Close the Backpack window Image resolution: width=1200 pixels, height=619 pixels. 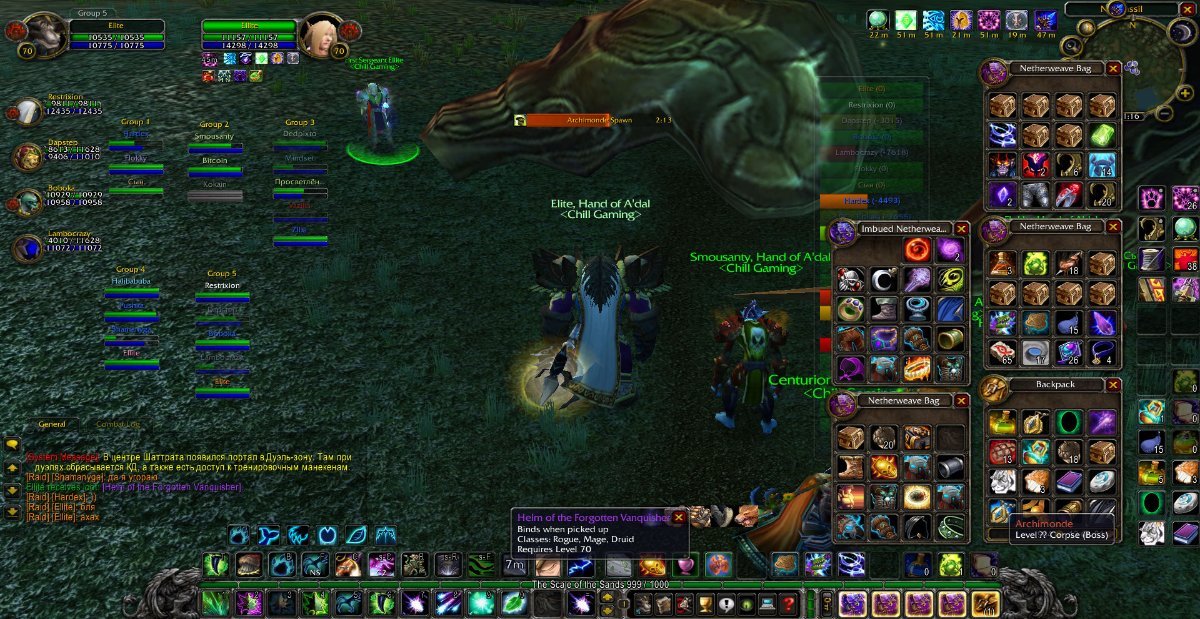tap(1113, 386)
